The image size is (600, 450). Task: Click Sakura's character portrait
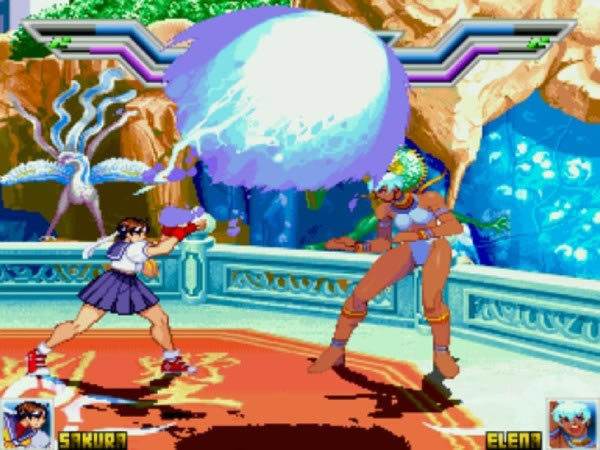[x=27, y=424]
